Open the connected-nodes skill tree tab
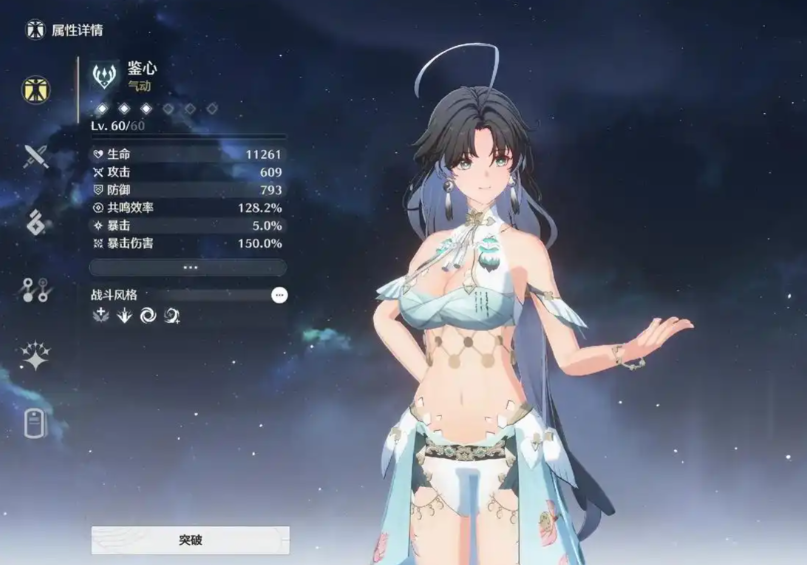Screen dimensions: 807x565 point(36,291)
